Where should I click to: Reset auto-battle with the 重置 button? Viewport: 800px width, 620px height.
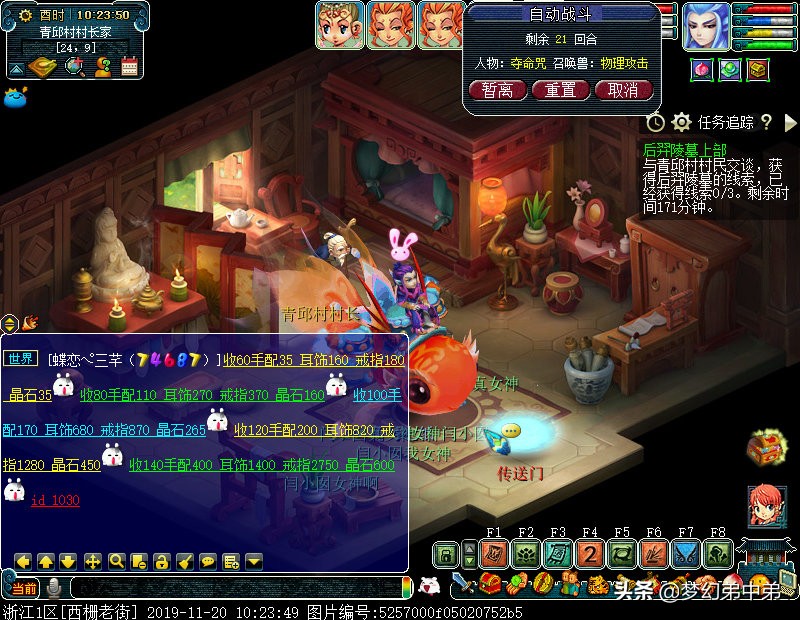pyautogui.click(x=560, y=90)
